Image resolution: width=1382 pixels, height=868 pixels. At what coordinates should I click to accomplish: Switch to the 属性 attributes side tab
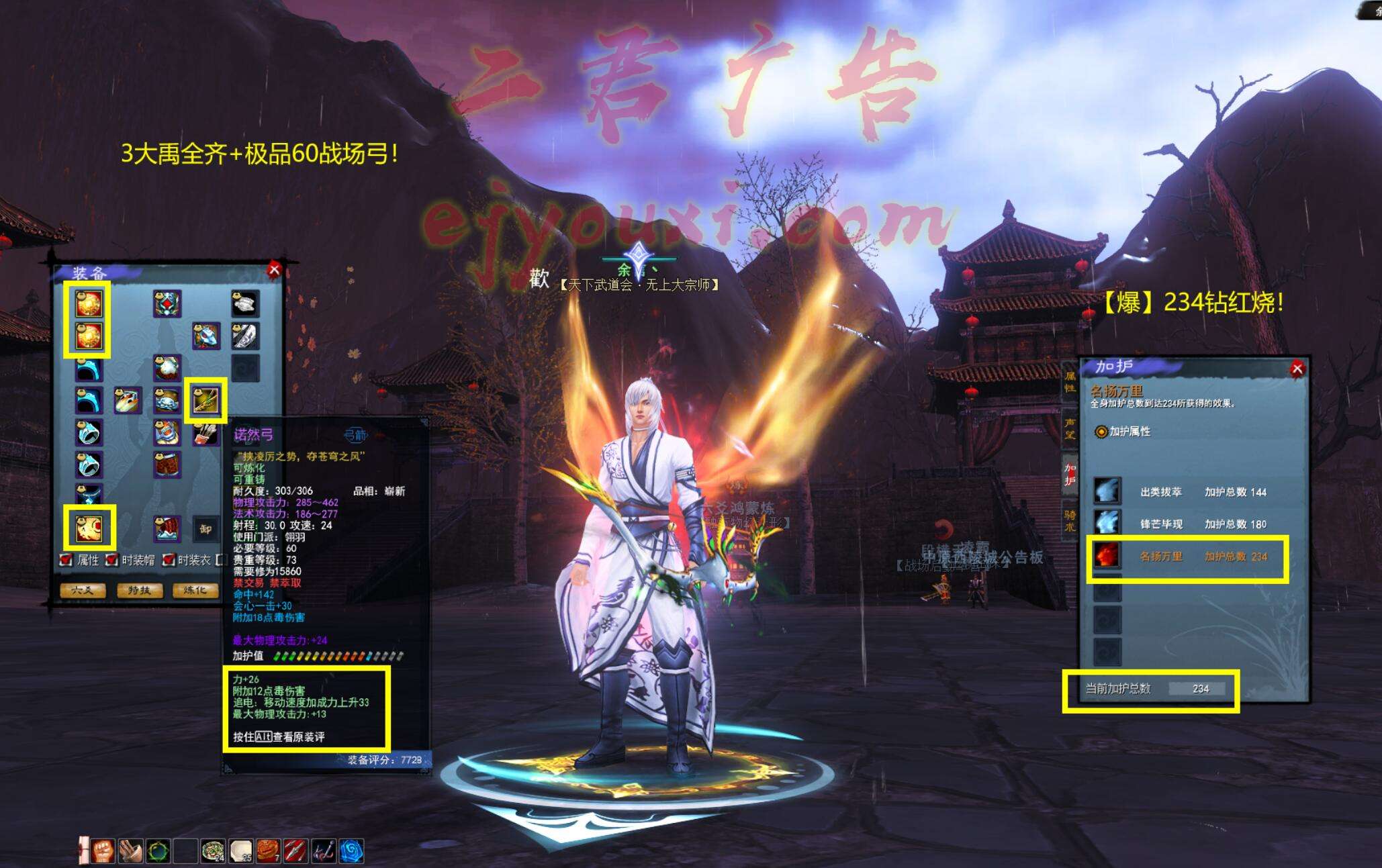click(x=1070, y=383)
